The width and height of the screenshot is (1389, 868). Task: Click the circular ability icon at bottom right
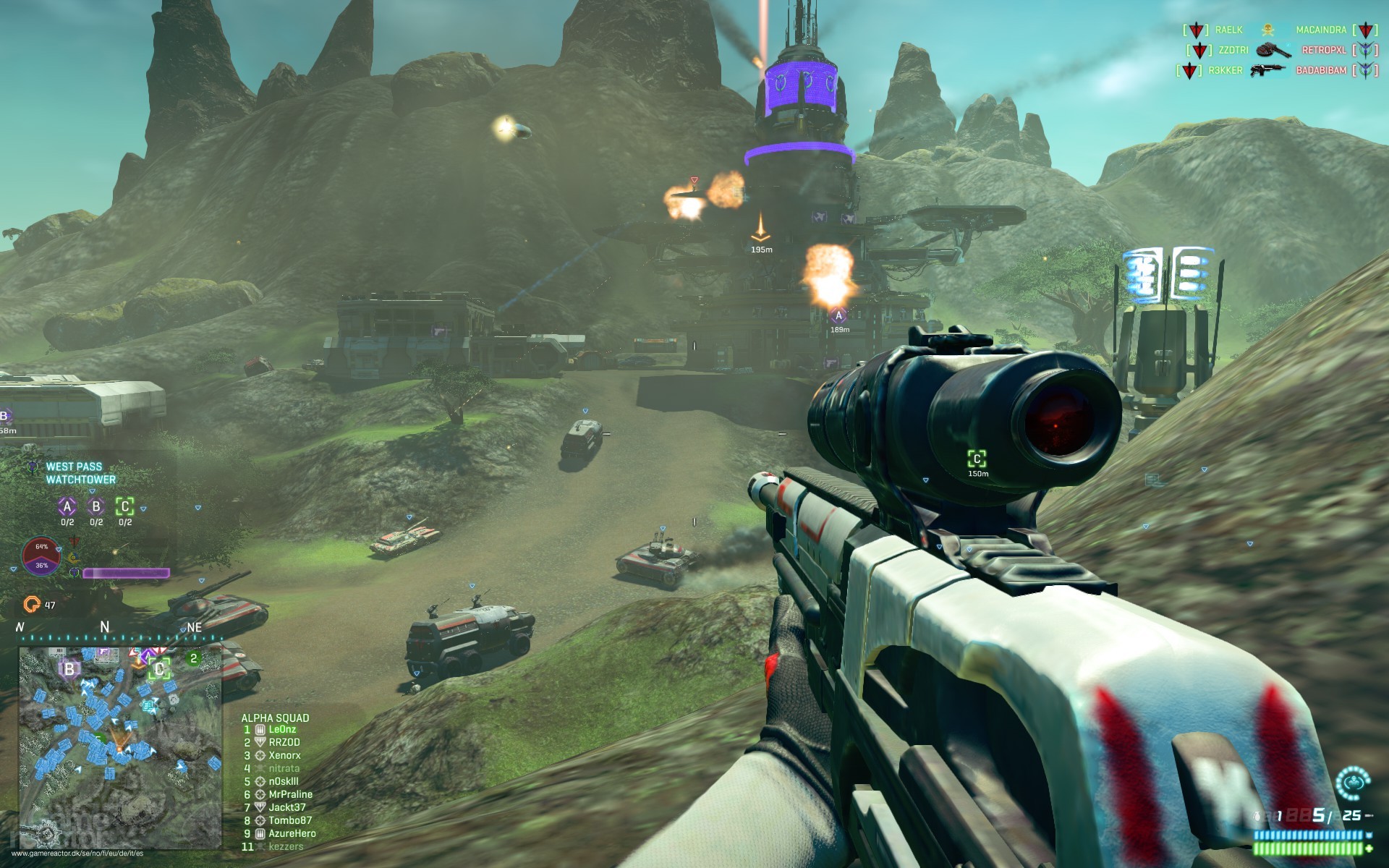pyautogui.click(x=1353, y=783)
